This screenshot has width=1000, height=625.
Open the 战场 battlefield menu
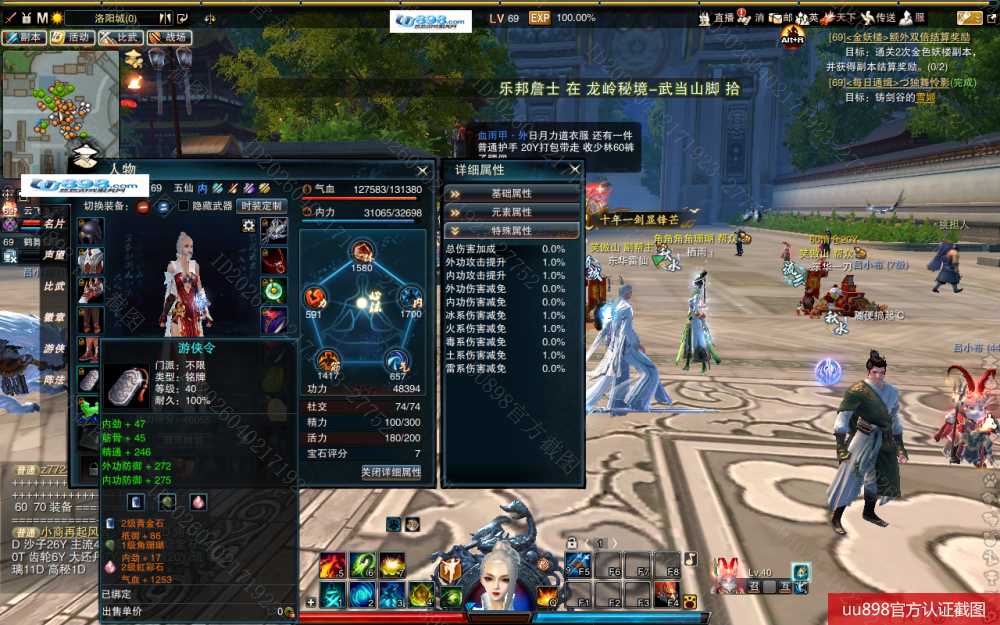[x=169, y=38]
